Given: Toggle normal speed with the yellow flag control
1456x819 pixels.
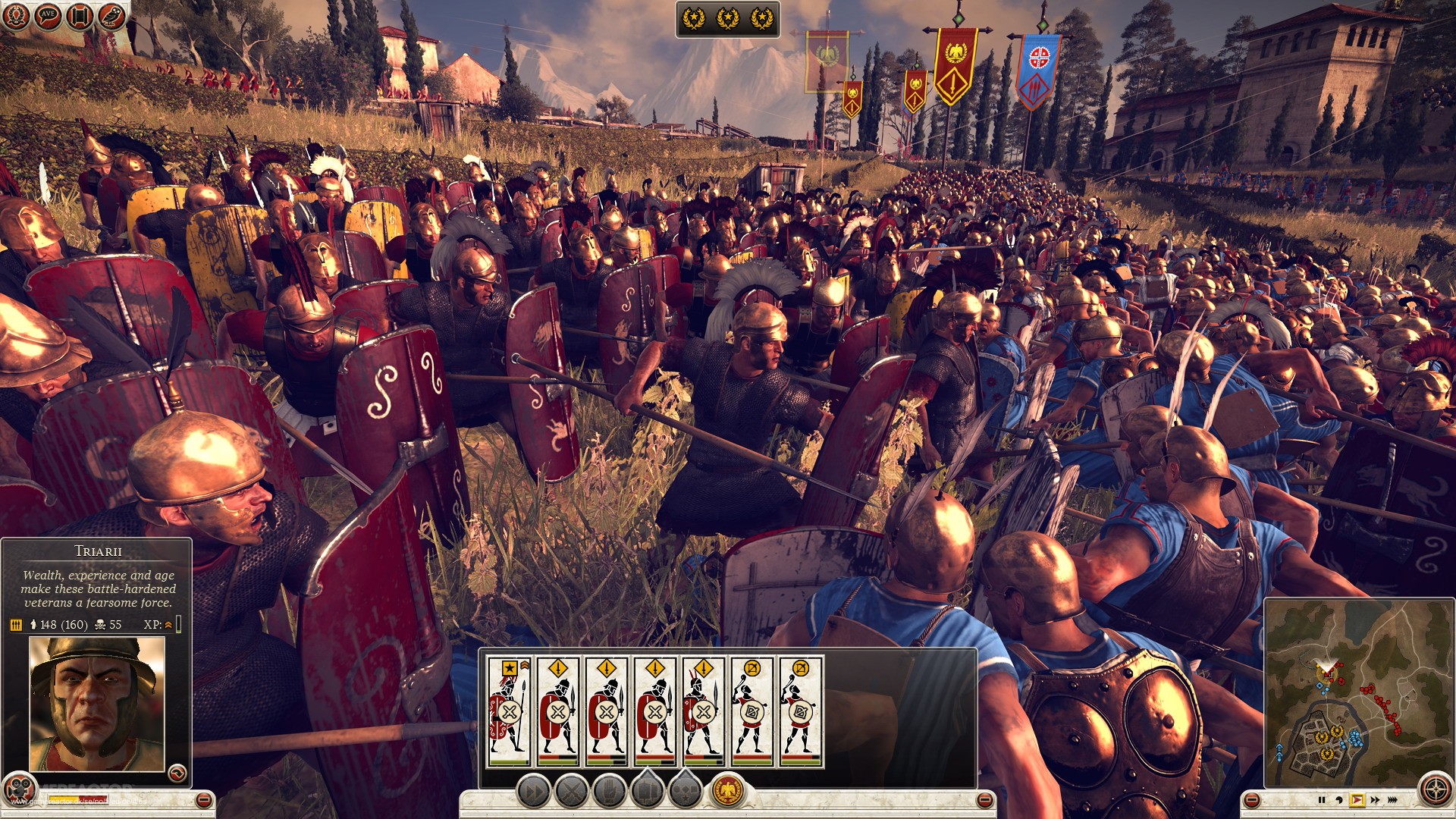Looking at the screenshot, I should 1357,800.
